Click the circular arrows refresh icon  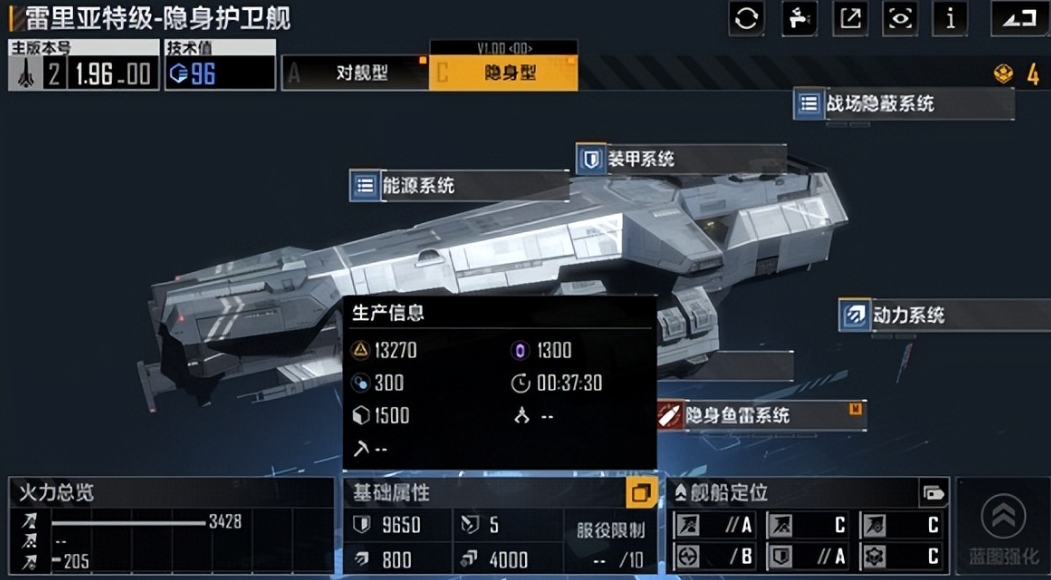point(747,18)
